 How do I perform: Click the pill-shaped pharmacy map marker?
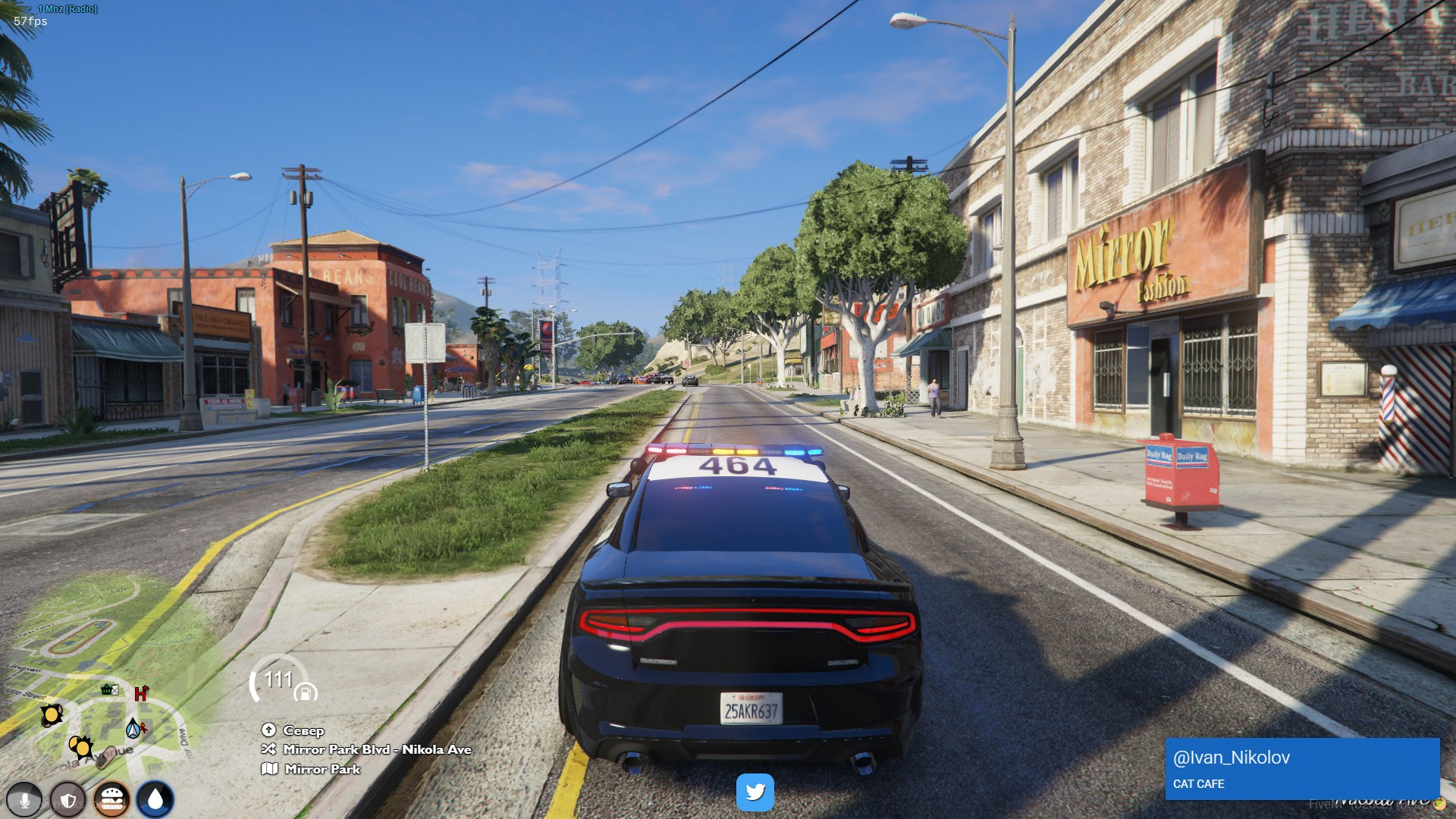tap(105, 755)
